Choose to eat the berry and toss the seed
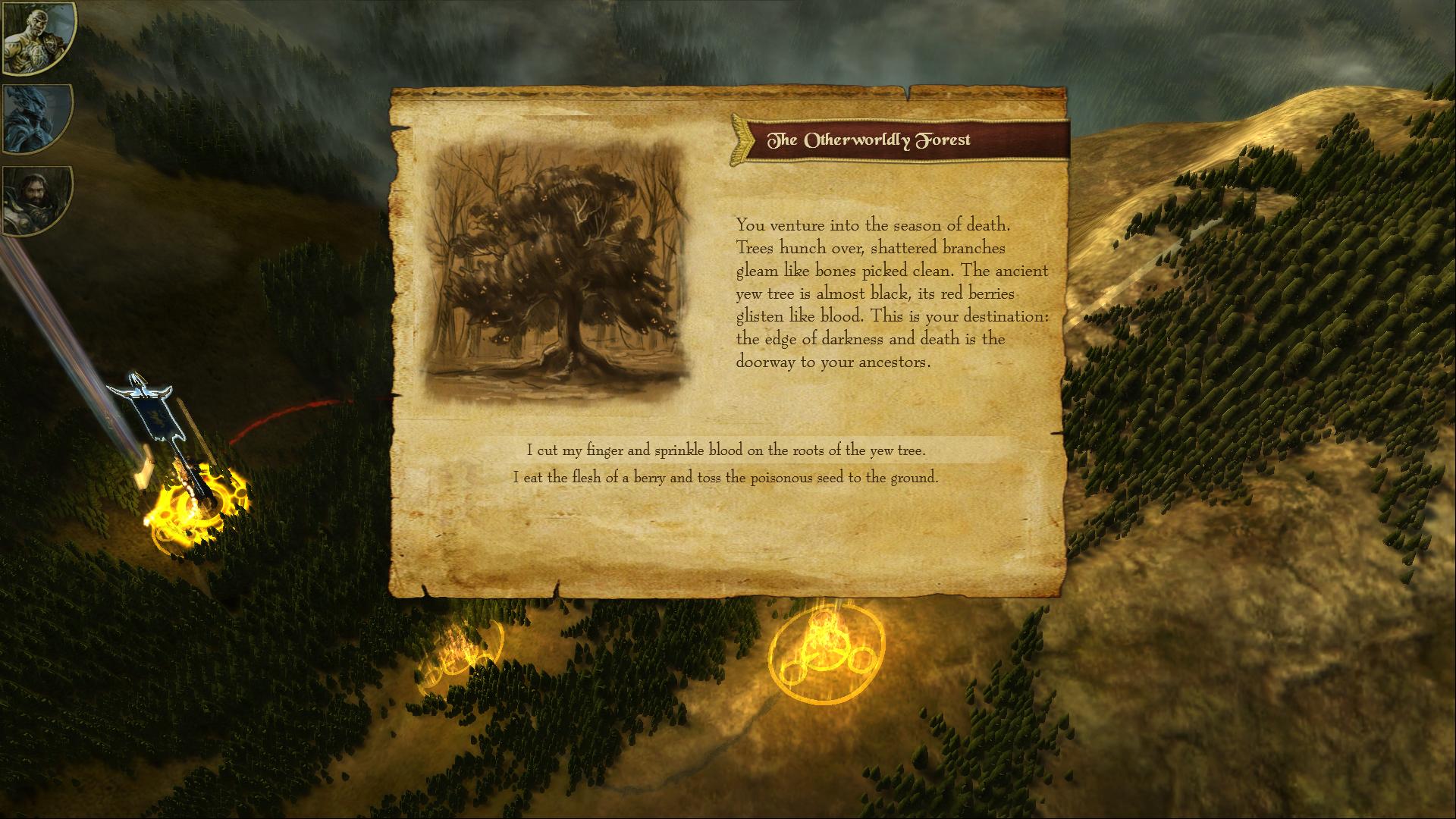 point(726,479)
